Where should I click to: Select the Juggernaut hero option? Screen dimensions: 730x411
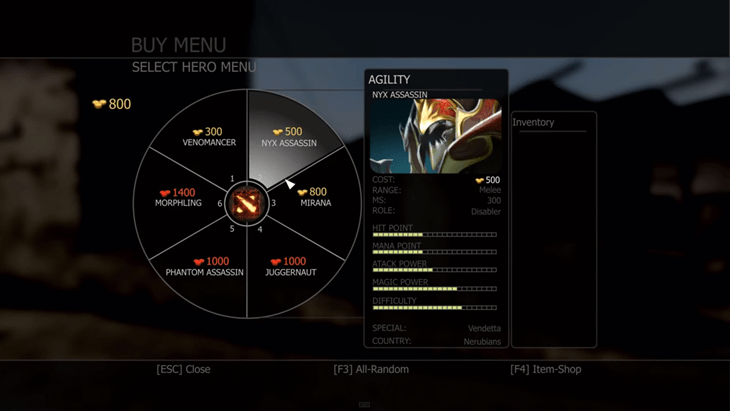(x=289, y=267)
